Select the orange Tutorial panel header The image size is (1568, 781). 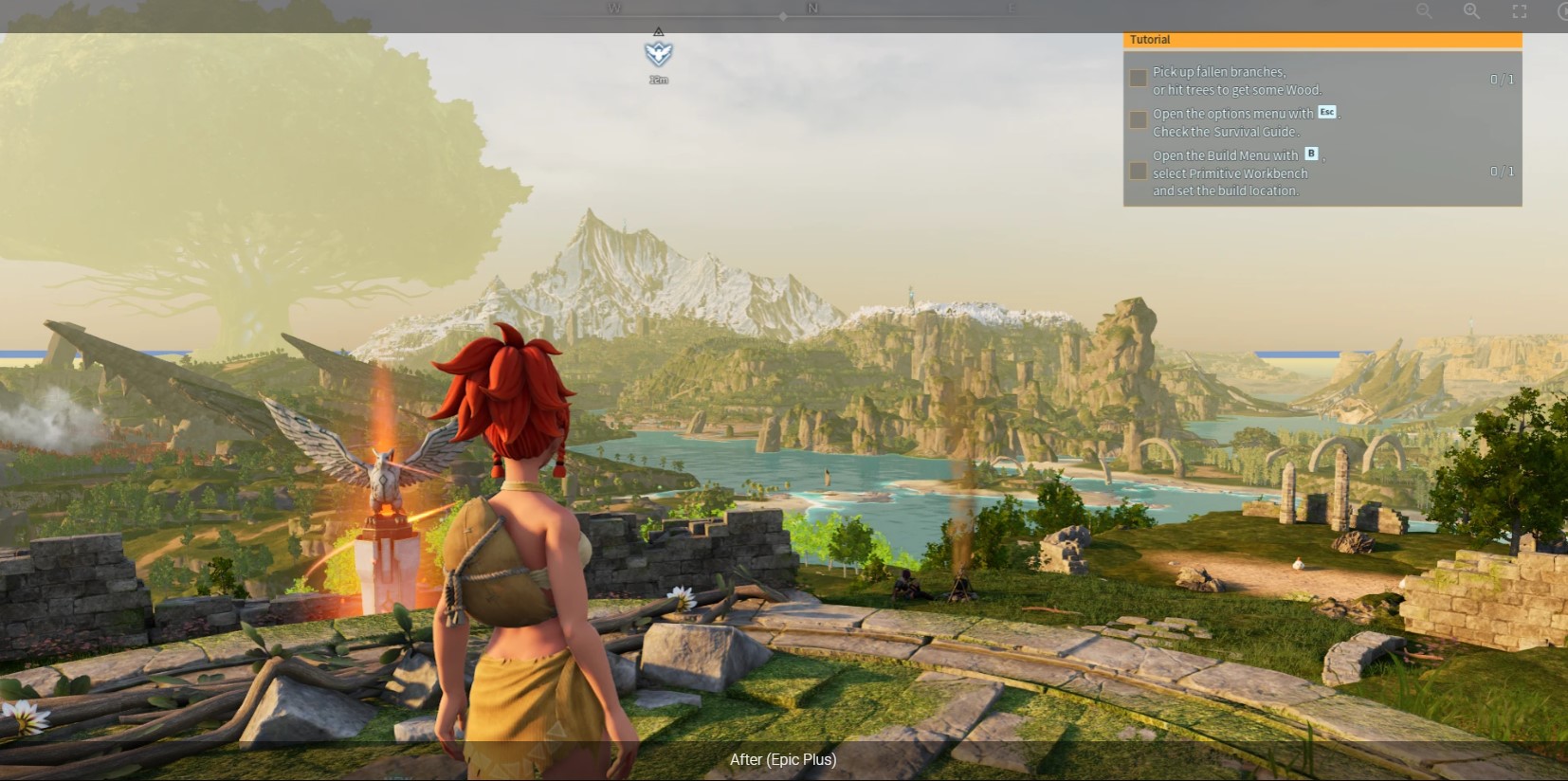point(1322,40)
